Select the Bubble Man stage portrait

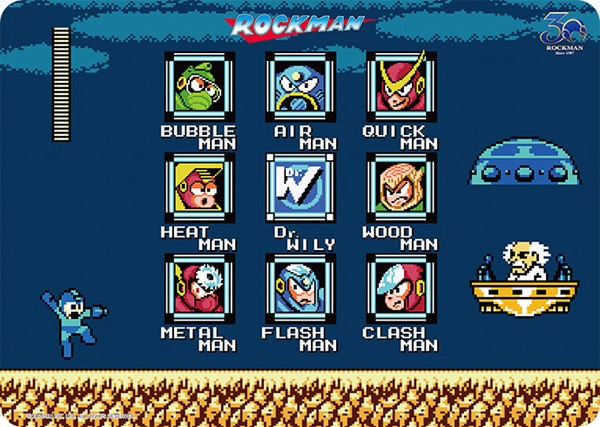[198, 87]
